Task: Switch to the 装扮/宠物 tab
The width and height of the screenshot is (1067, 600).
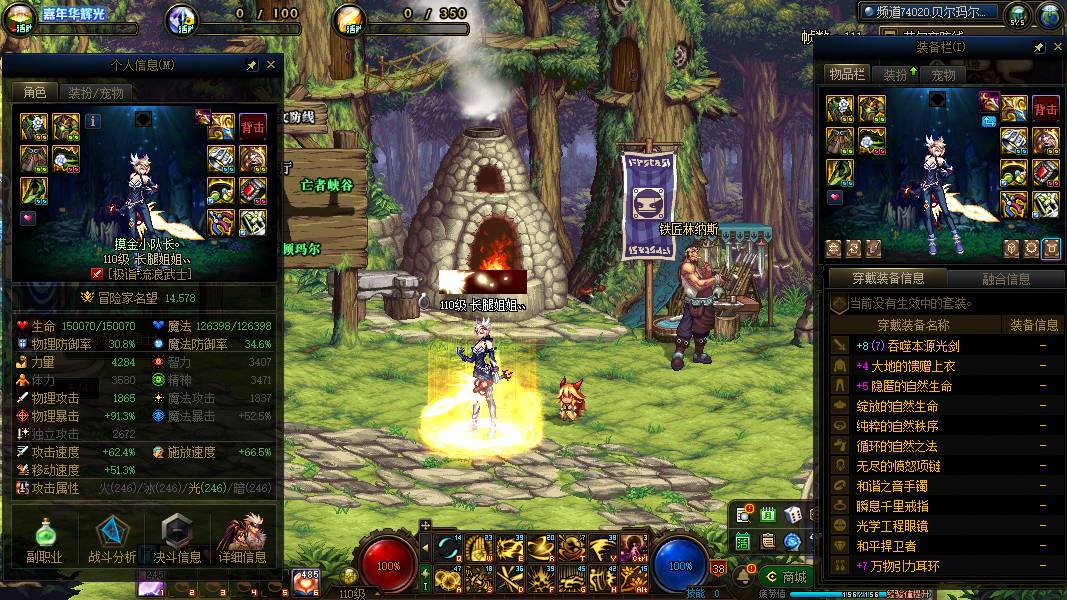Action: coord(96,93)
